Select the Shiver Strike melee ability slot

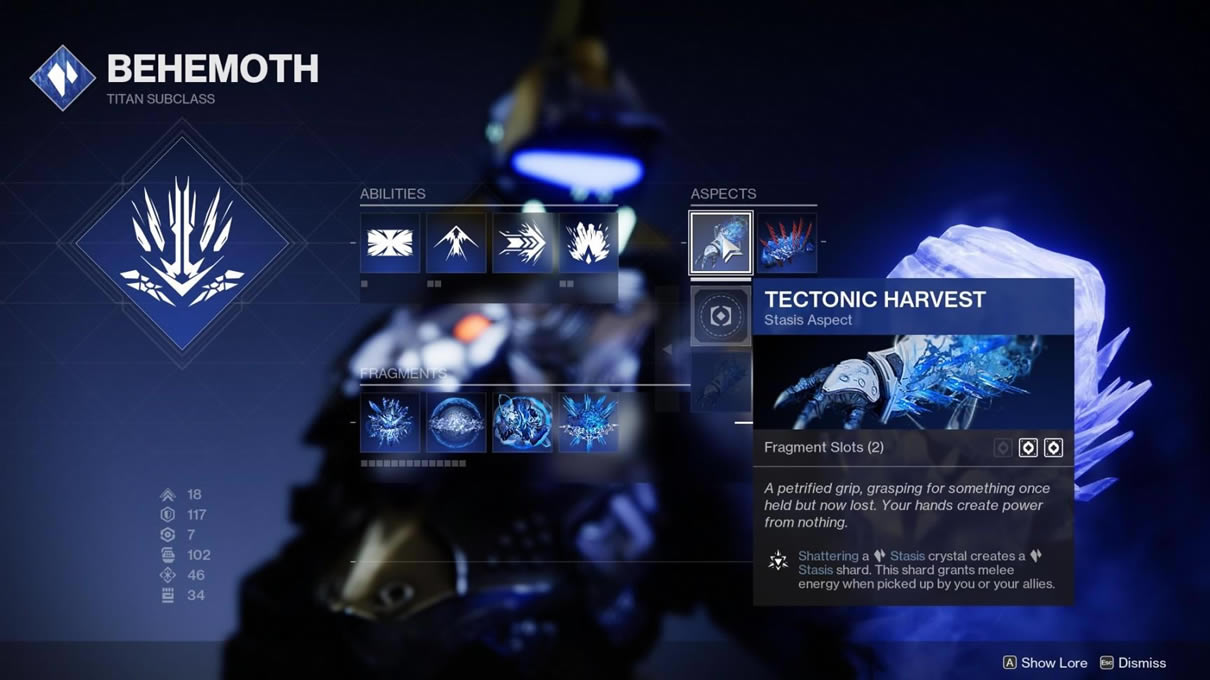coord(522,243)
